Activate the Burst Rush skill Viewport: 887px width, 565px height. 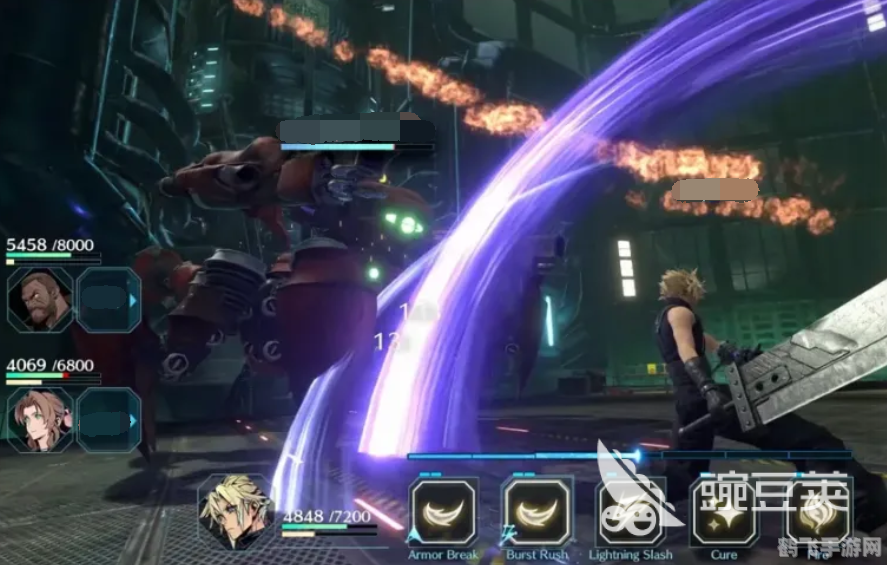coord(537,511)
